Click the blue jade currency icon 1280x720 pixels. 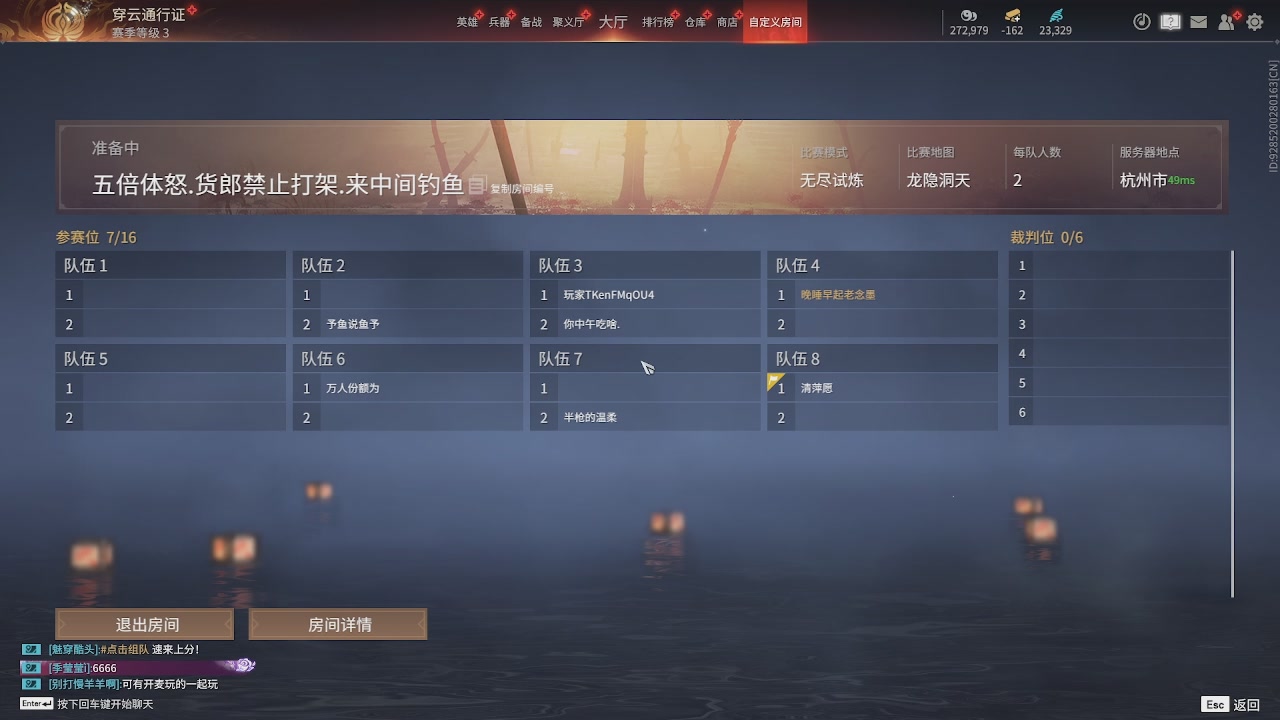point(1055,15)
